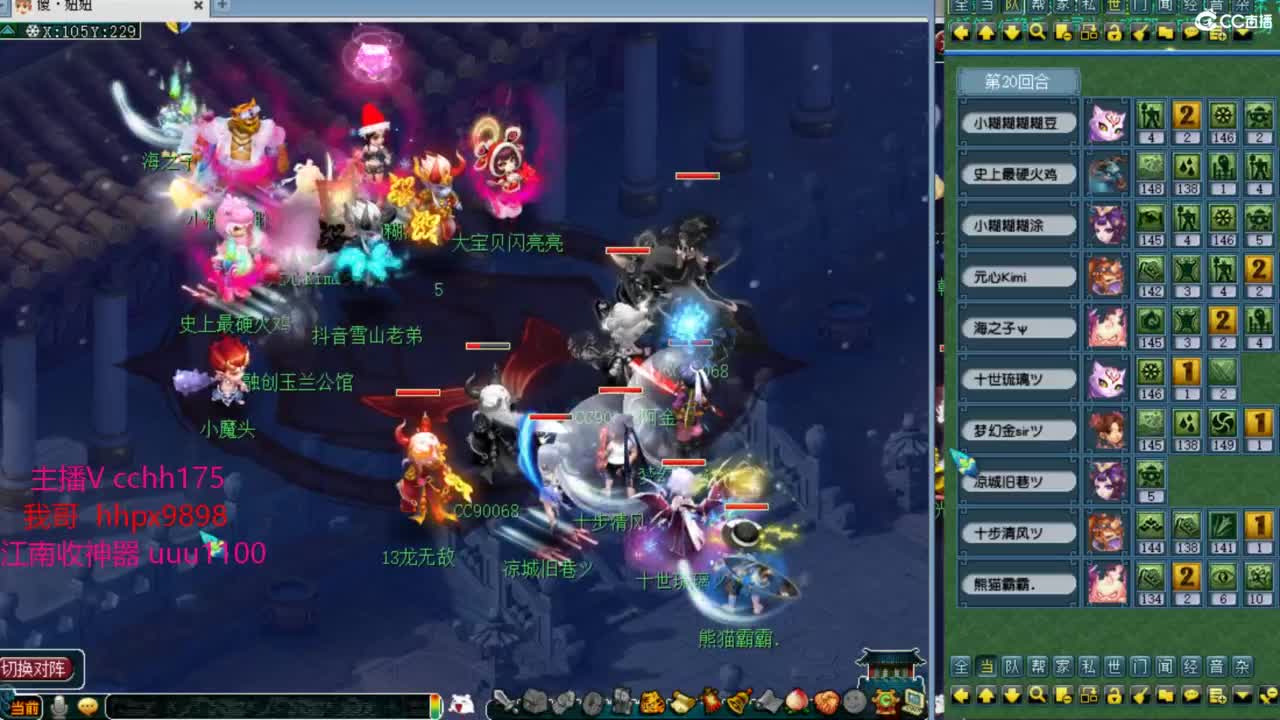Open the speech bubble chat icon in the toolbar
The height and width of the screenshot is (720, 1280).
(x=1192, y=33)
